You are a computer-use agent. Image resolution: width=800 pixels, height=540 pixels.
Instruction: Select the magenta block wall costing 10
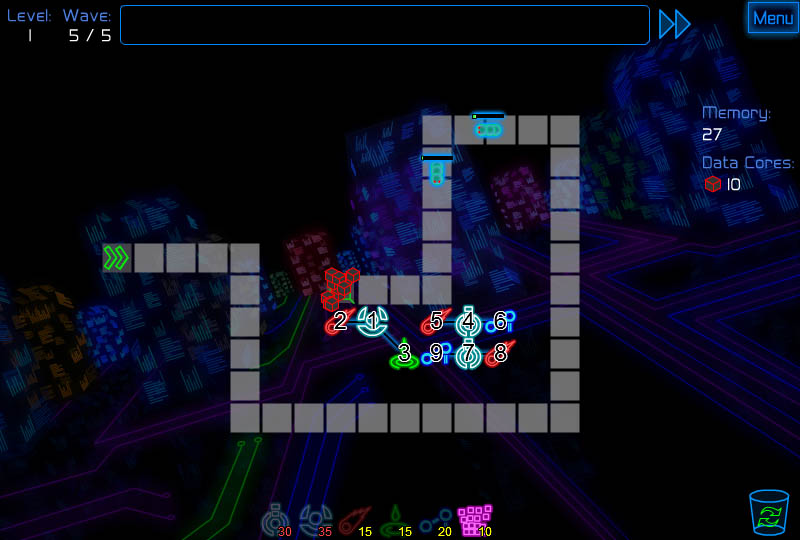coord(473,520)
